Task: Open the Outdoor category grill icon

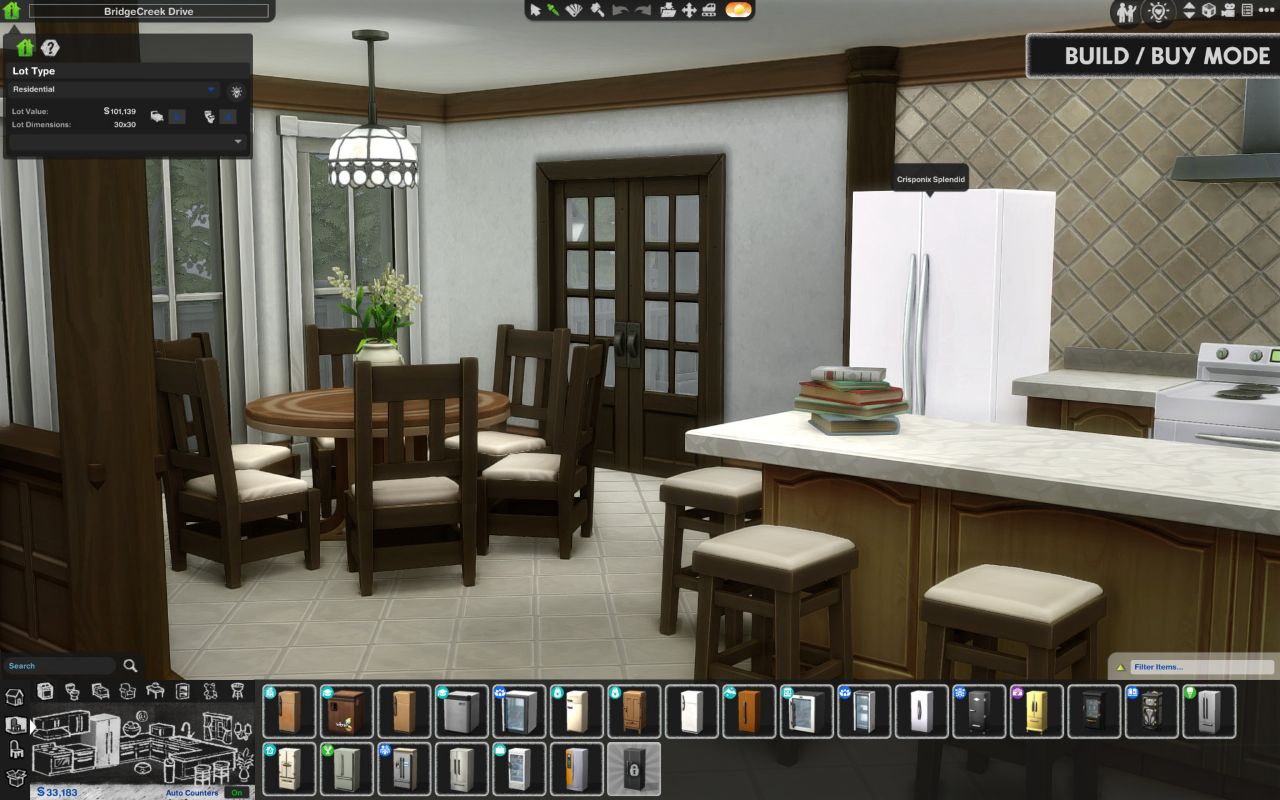Action: click(x=237, y=690)
